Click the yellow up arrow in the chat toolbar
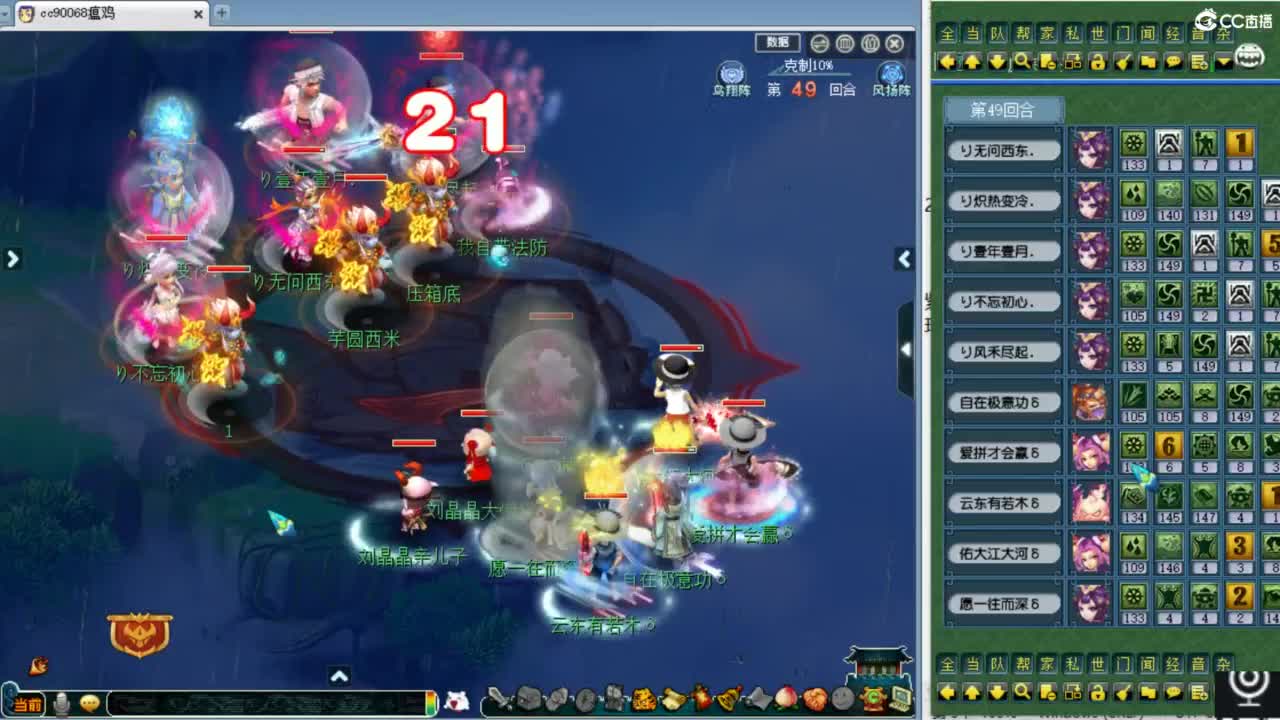Screen dimensions: 1280x720 click(971, 63)
